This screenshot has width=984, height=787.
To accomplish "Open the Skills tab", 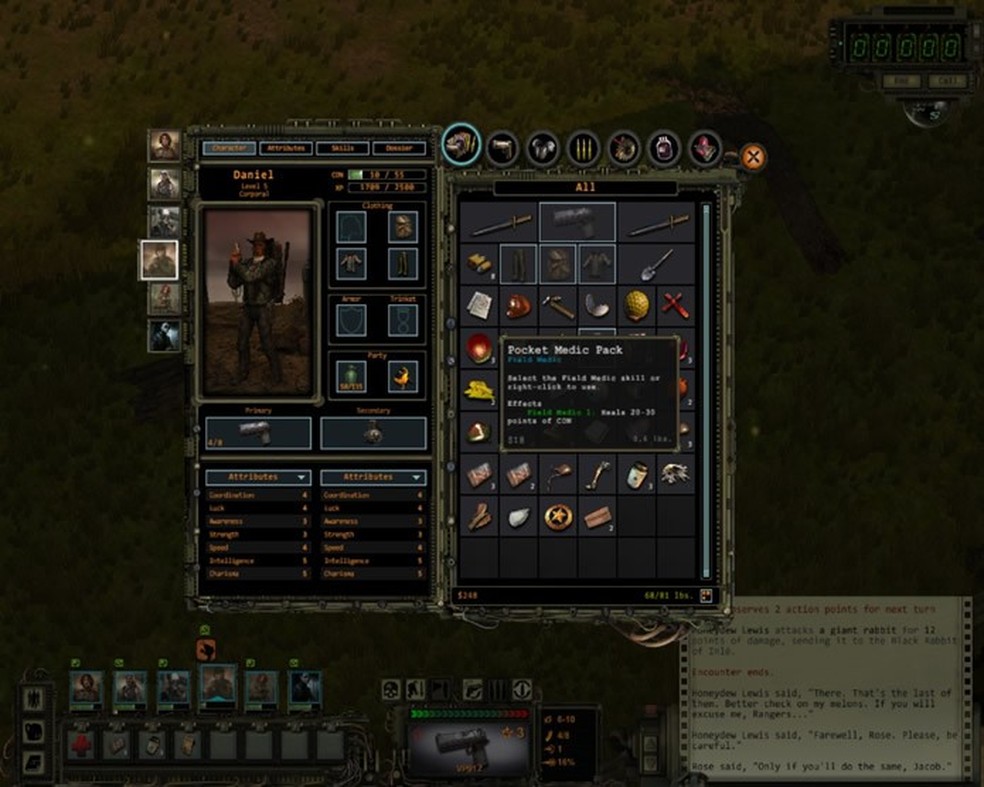I will (x=342, y=148).
